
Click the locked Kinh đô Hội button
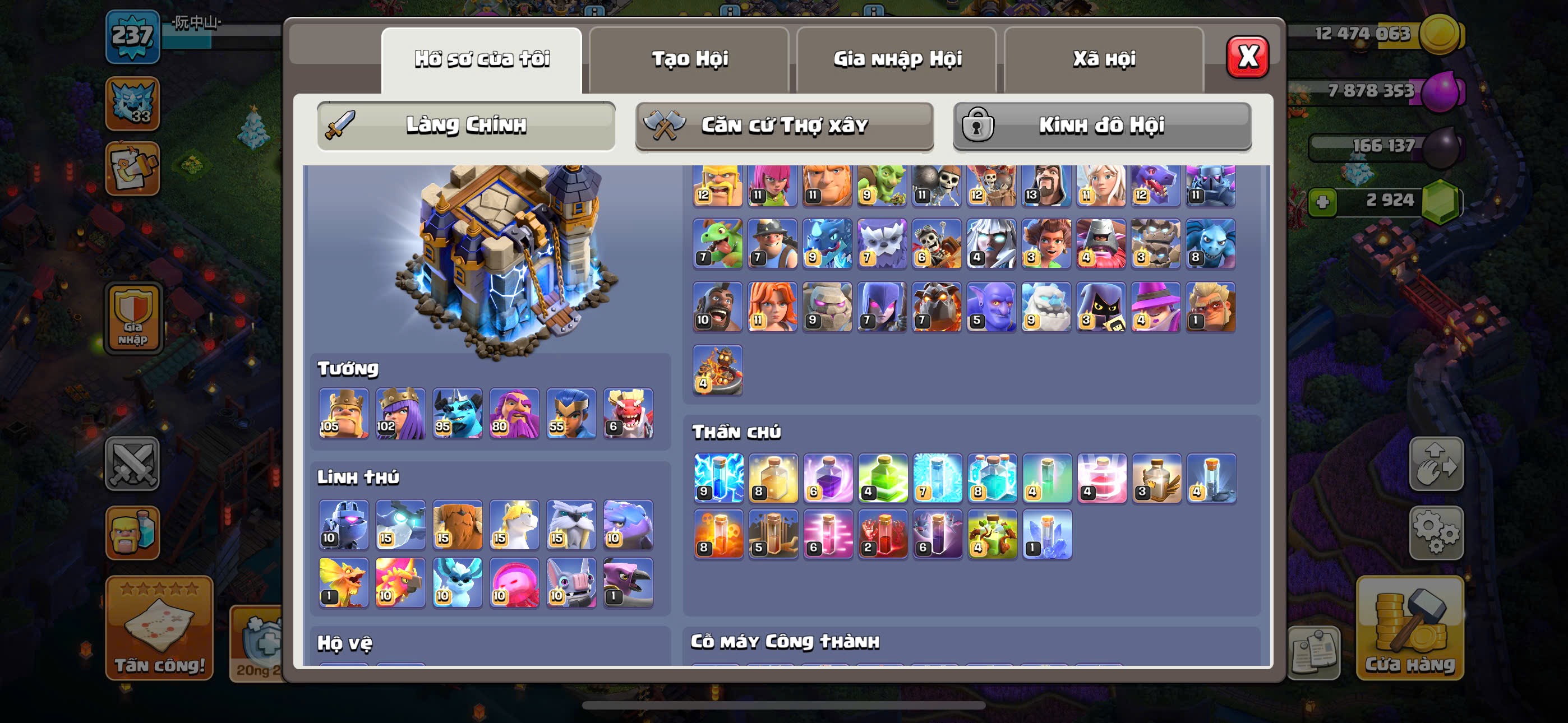click(x=1102, y=126)
